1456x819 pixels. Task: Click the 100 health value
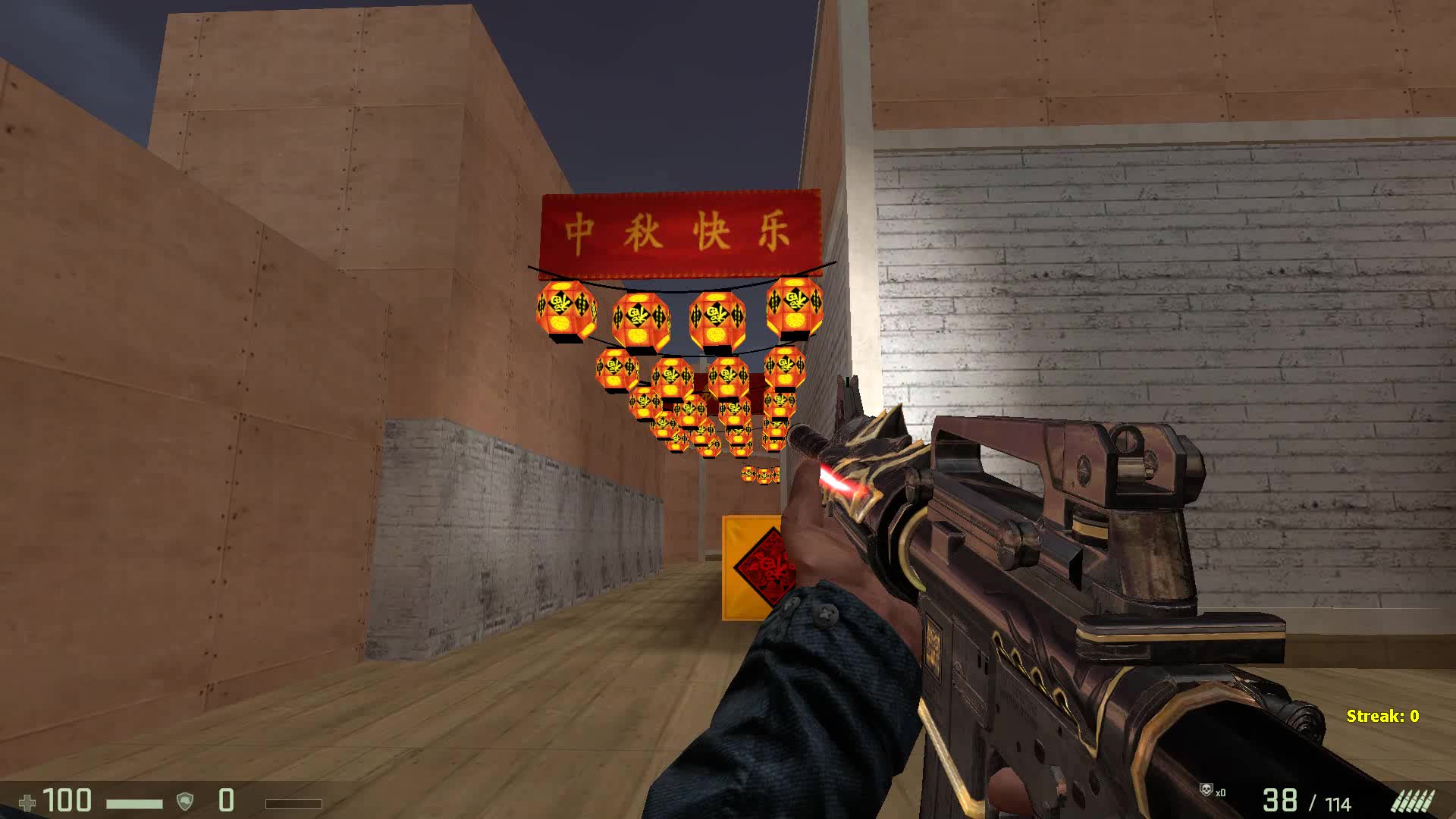click(67, 800)
